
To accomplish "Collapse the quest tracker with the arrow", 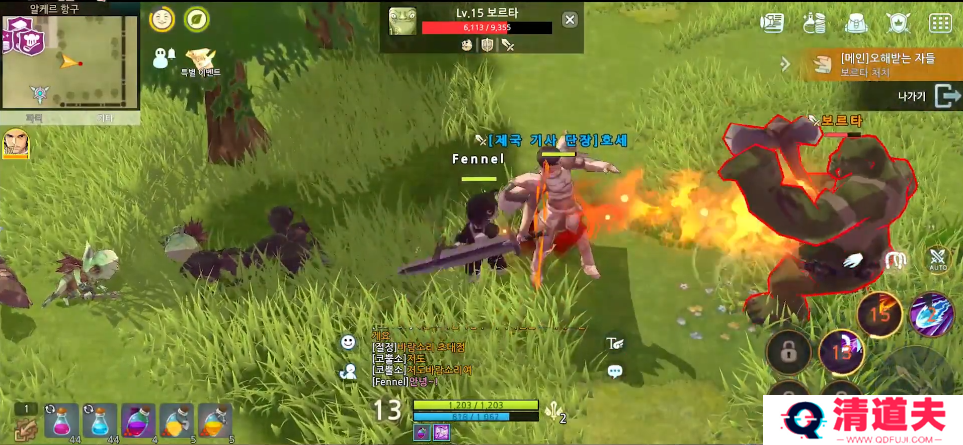I will [x=786, y=64].
